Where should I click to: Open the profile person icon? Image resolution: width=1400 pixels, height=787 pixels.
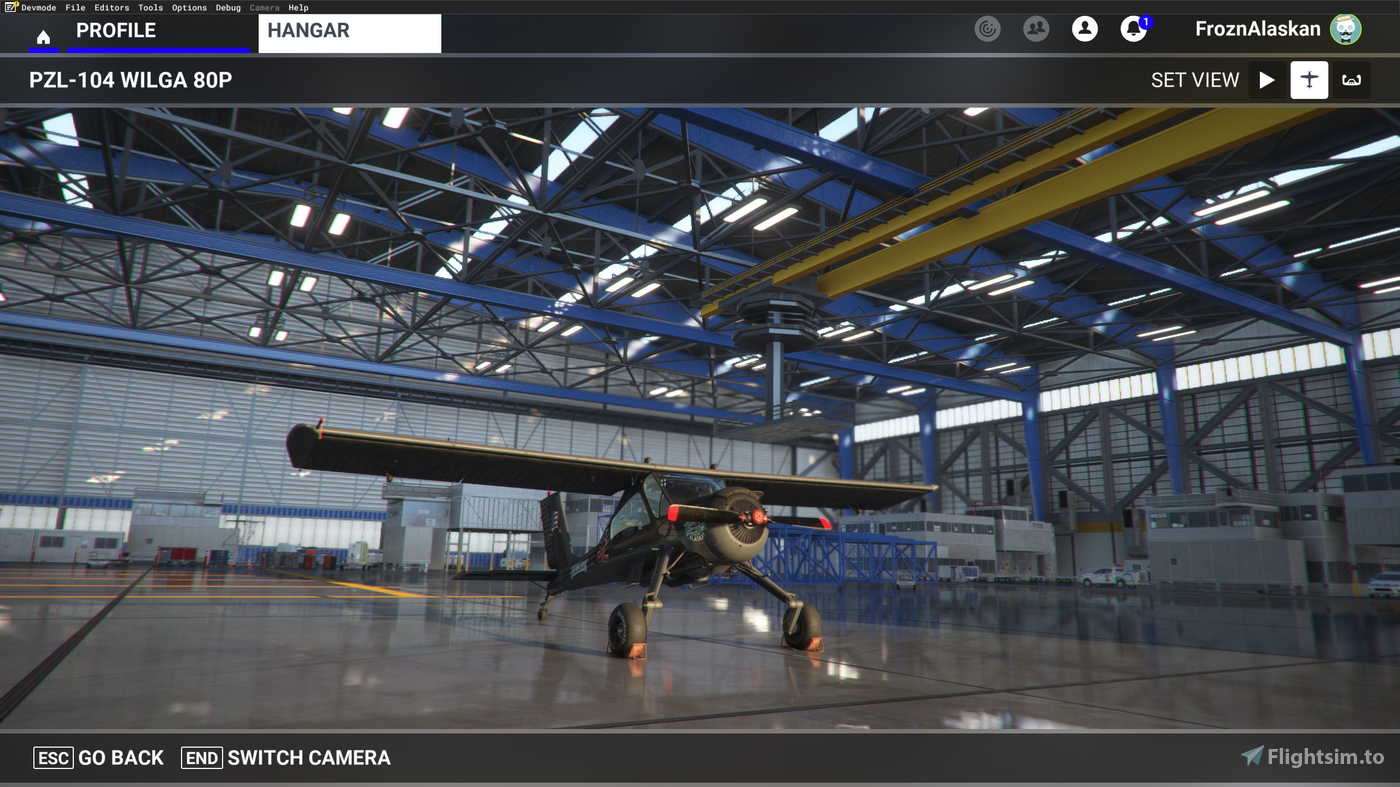pyautogui.click(x=1085, y=29)
